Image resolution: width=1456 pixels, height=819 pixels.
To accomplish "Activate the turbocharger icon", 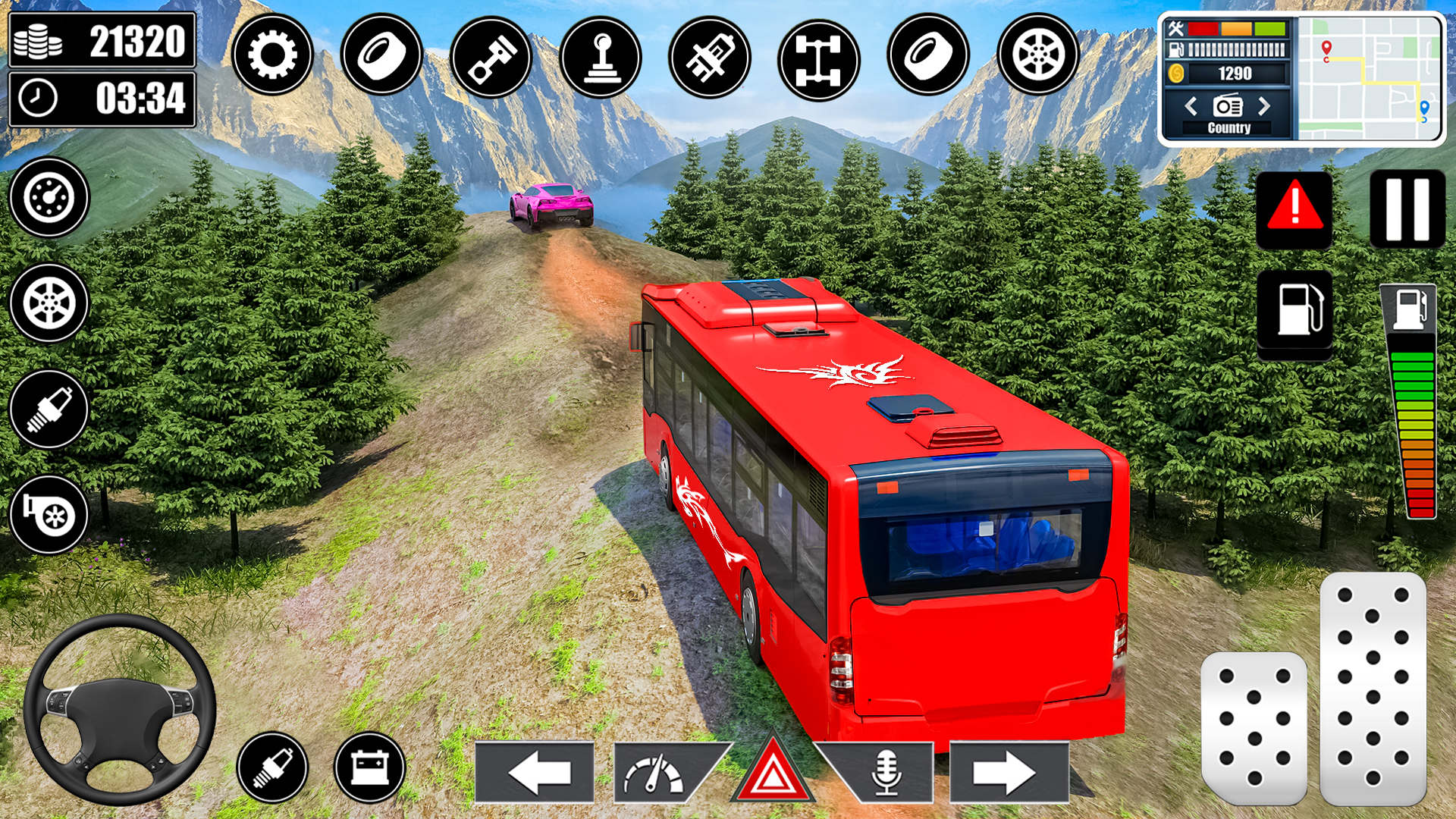I will [49, 515].
